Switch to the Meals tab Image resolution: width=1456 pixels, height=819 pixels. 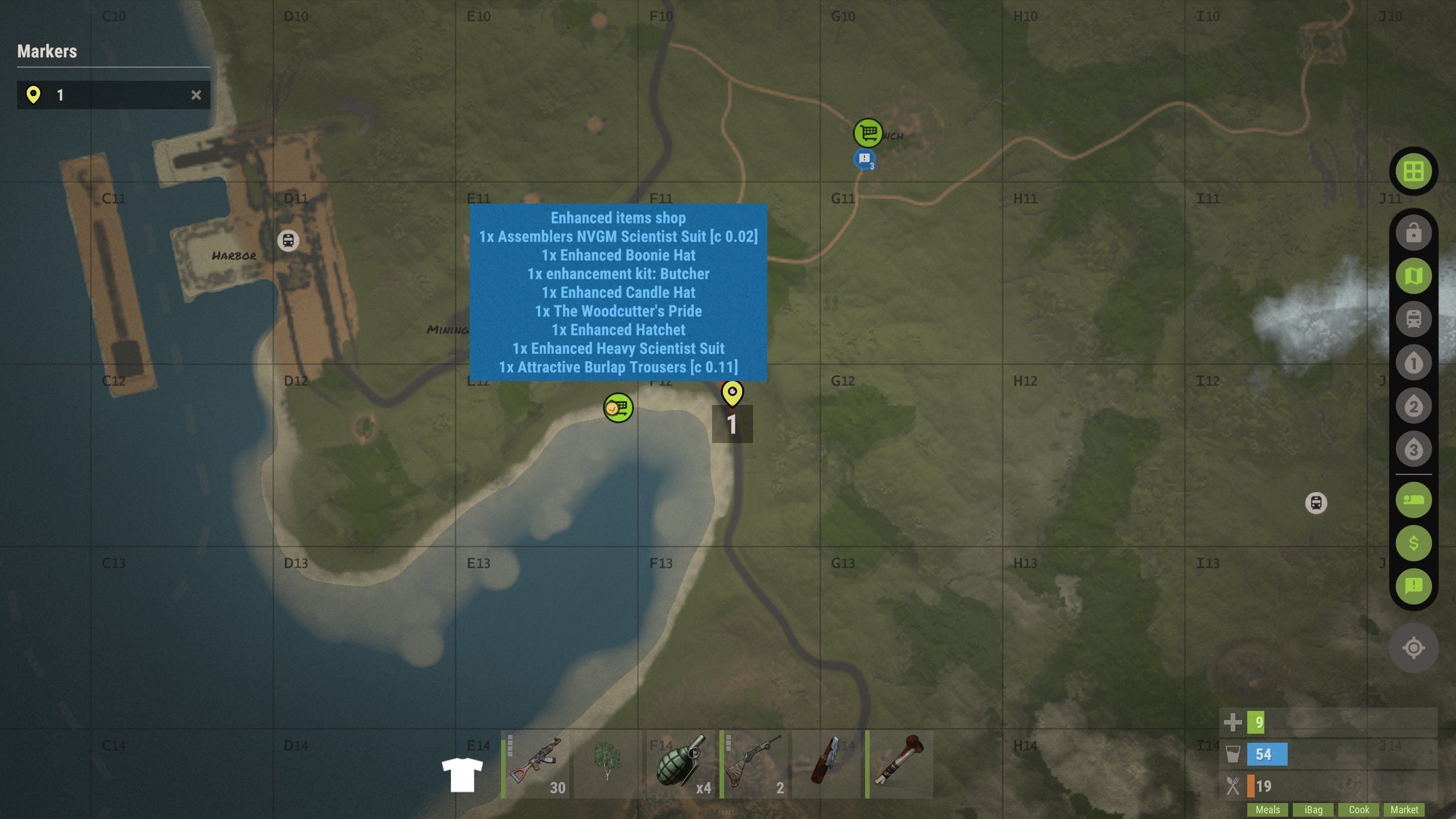click(1267, 809)
